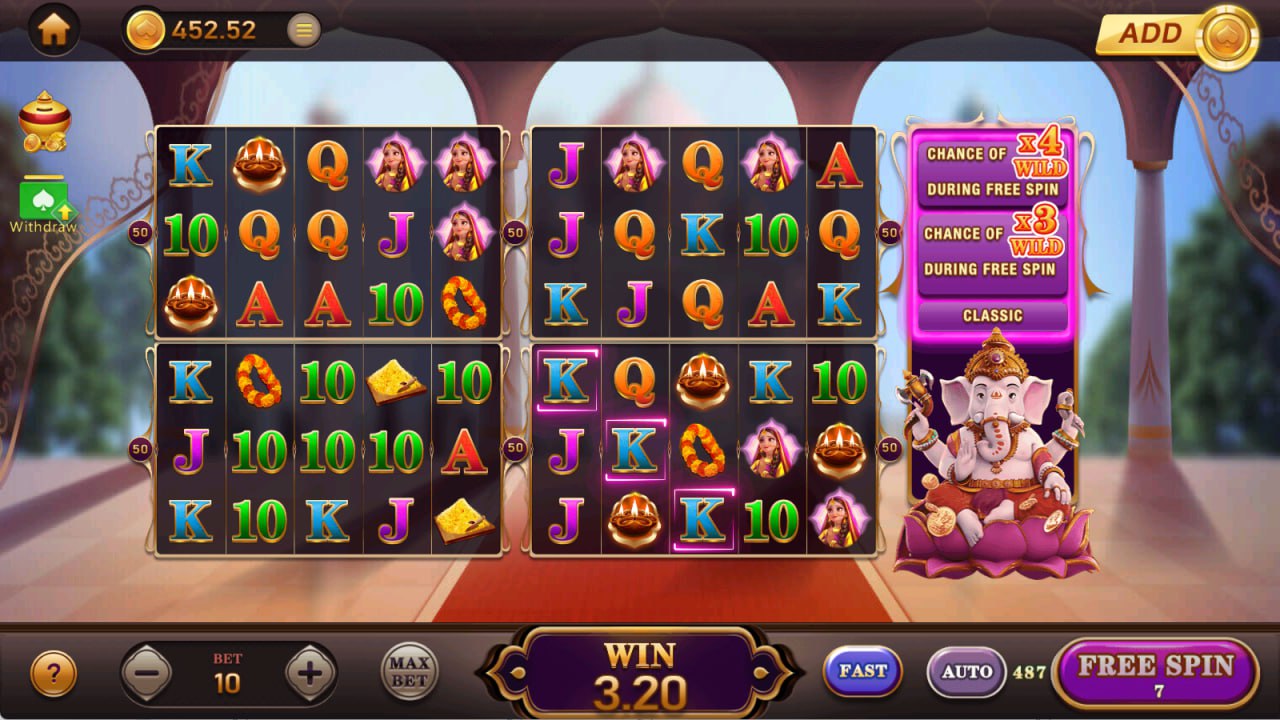Set the MAX BET
Viewport: 1280px width, 720px height.
409,671
